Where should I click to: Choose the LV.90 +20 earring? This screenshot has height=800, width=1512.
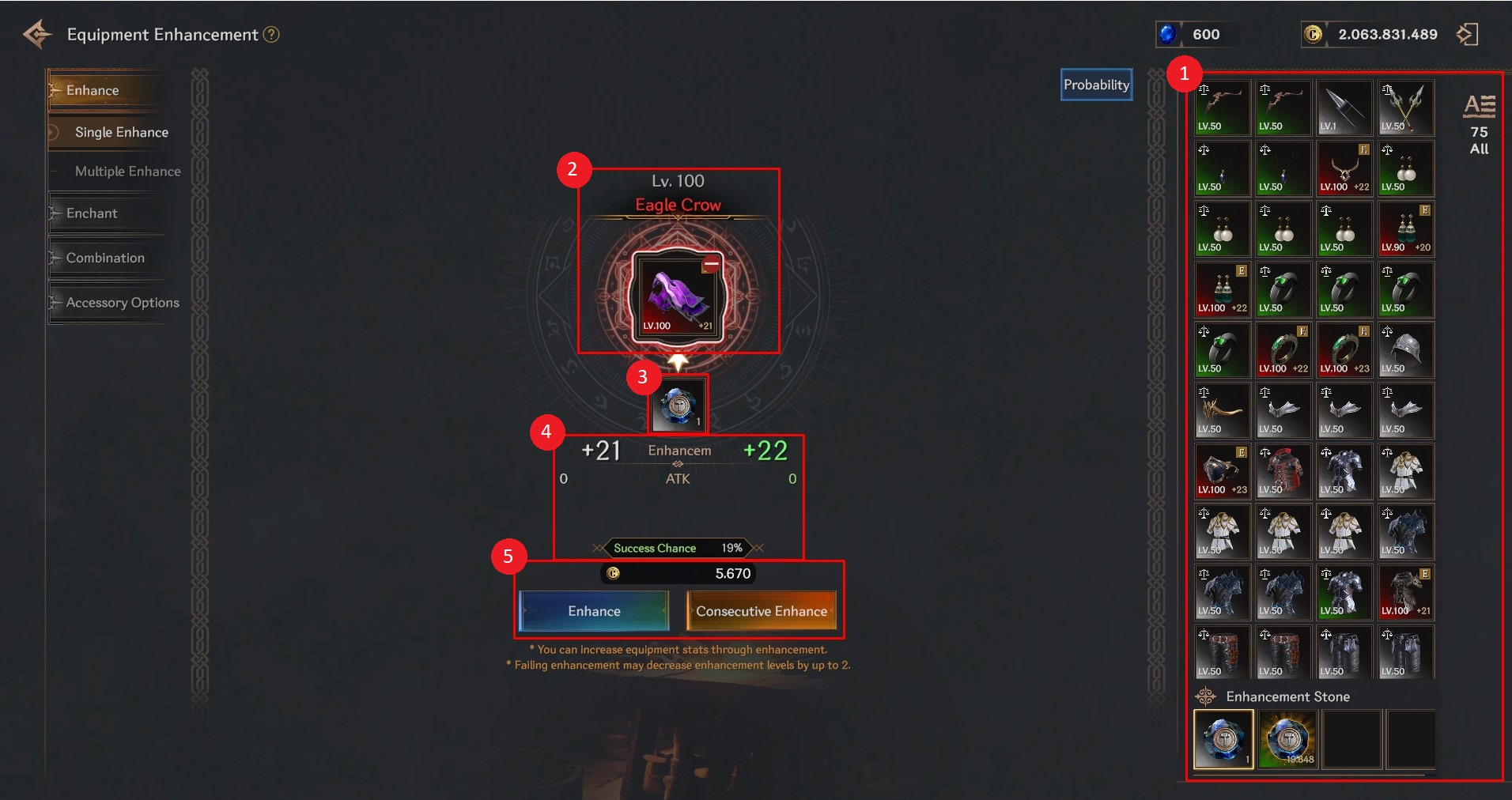click(x=1406, y=229)
